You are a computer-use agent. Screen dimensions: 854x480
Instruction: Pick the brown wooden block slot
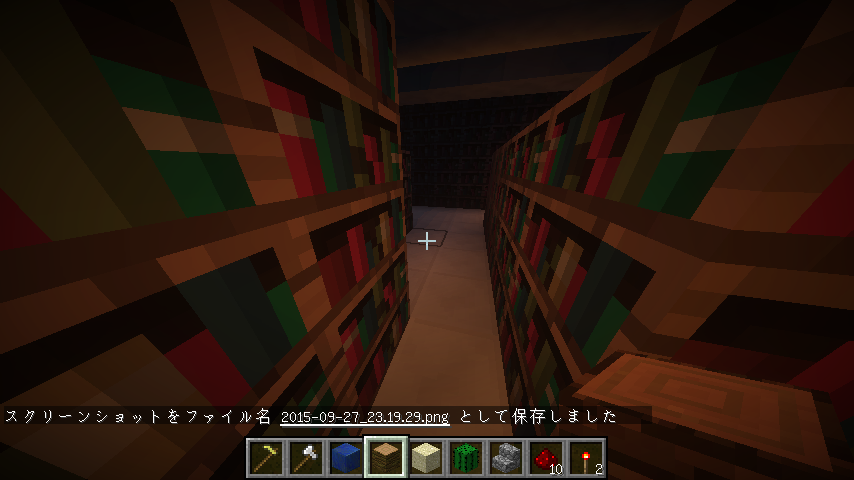[386, 458]
